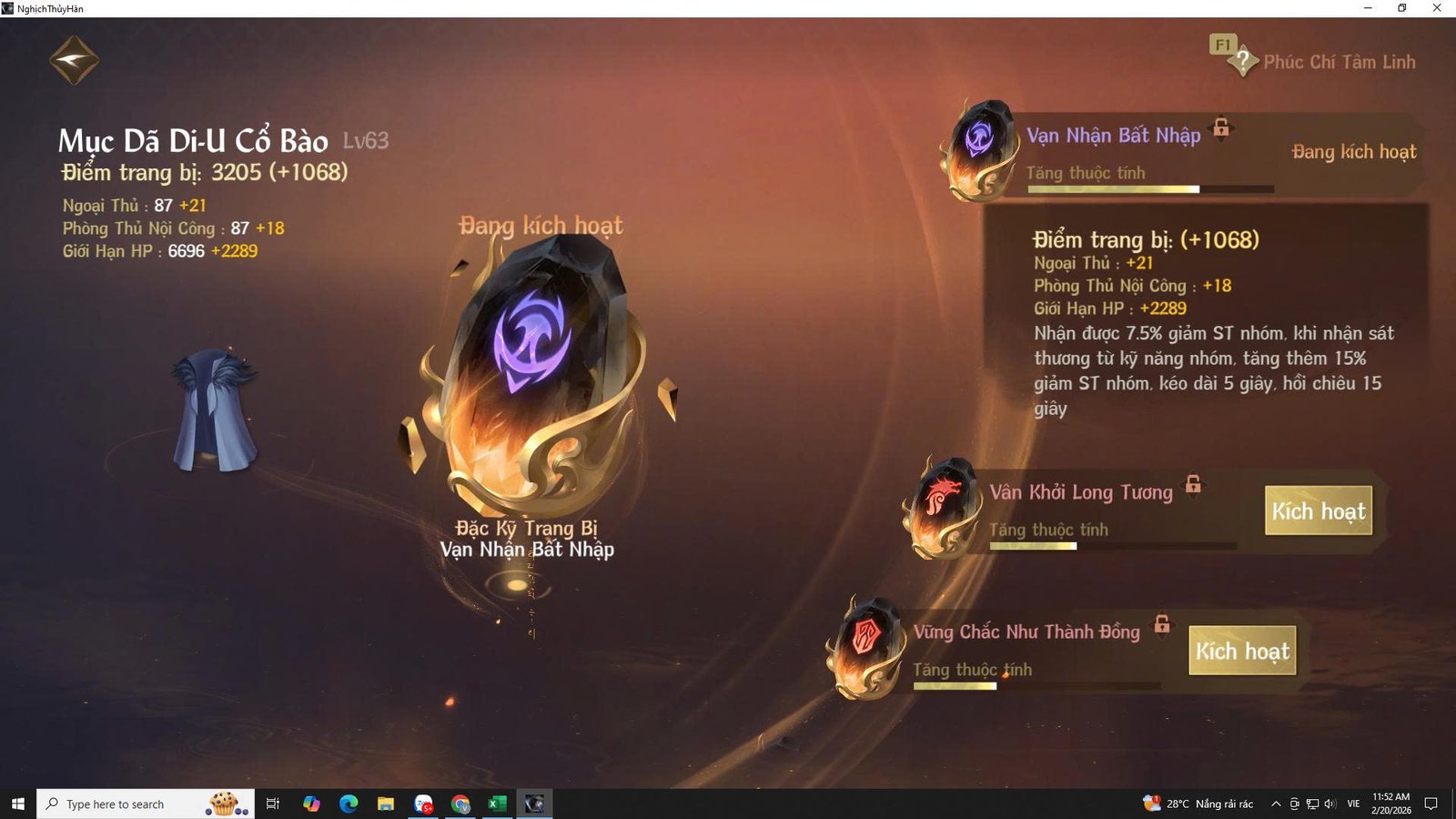Click the back arrow in the top-left corner

(73, 58)
